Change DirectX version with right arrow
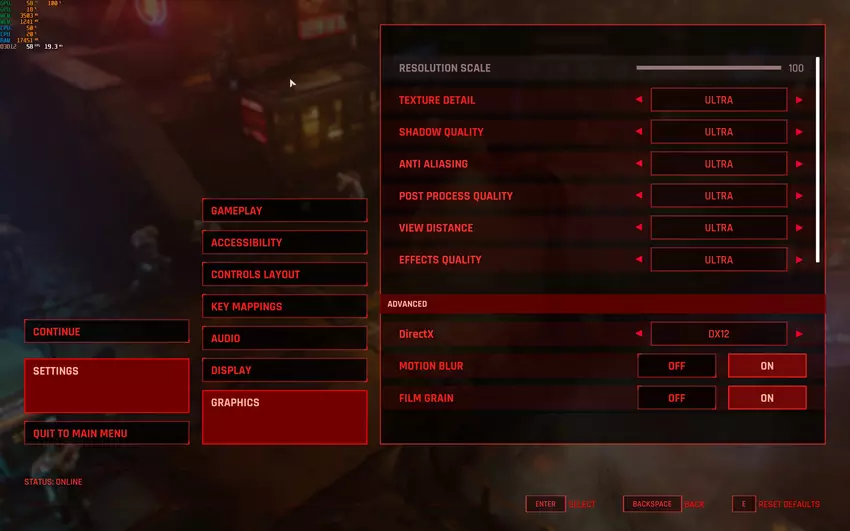This screenshot has width=850, height=531. pyautogui.click(x=799, y=334)
